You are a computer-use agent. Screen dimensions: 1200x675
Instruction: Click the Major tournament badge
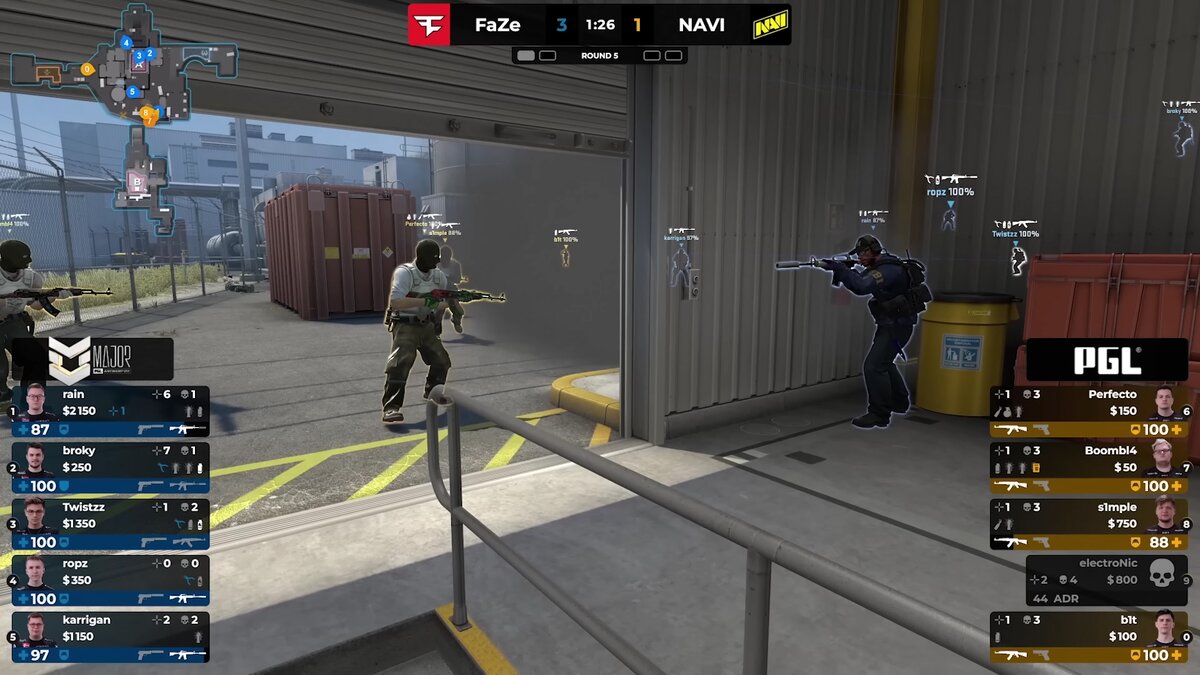[x=97, y=358]
